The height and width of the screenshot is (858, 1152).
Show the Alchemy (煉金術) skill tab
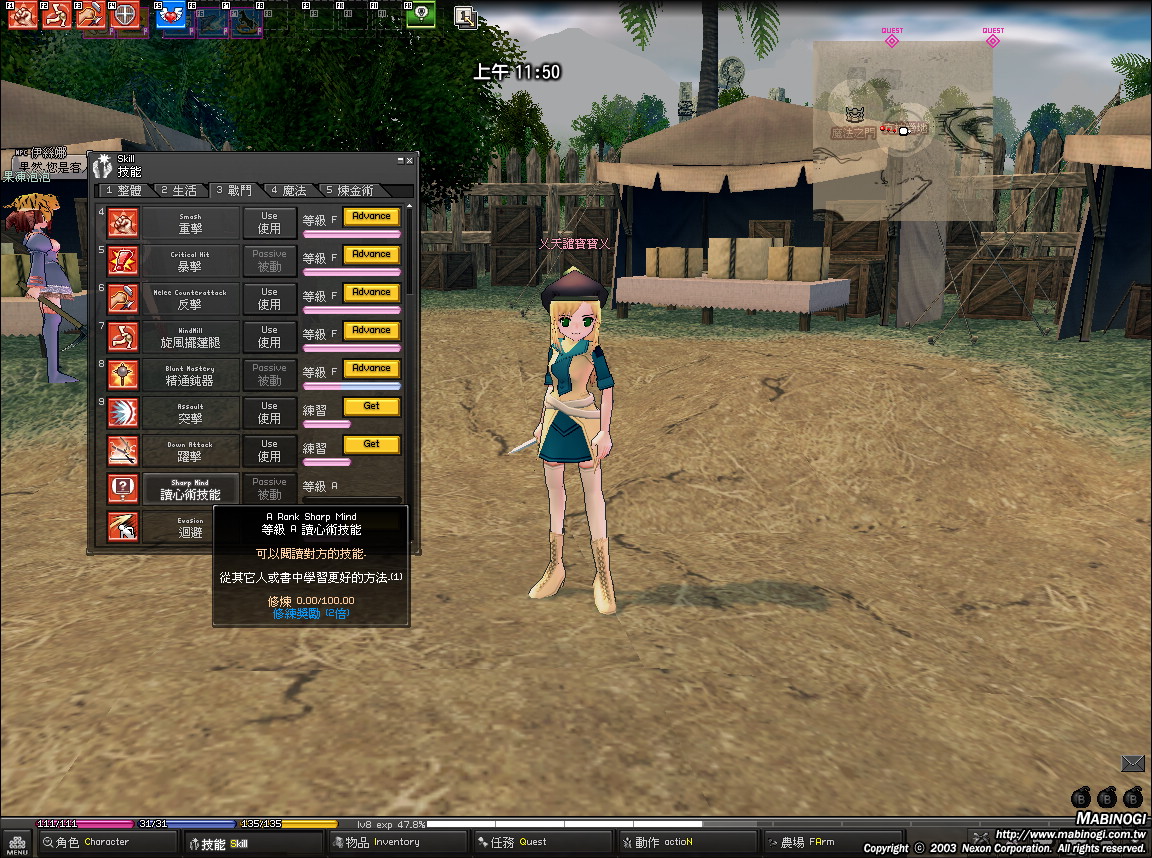pos(349,190)
